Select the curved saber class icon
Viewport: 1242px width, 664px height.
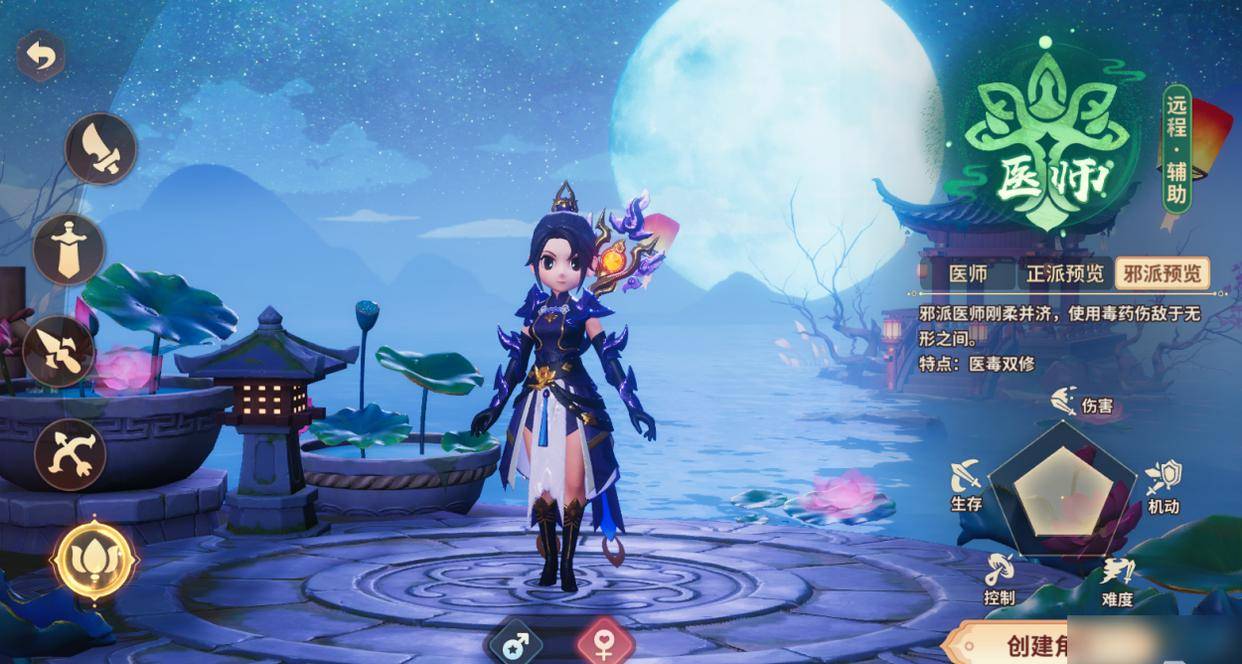[x=101, y=149]
